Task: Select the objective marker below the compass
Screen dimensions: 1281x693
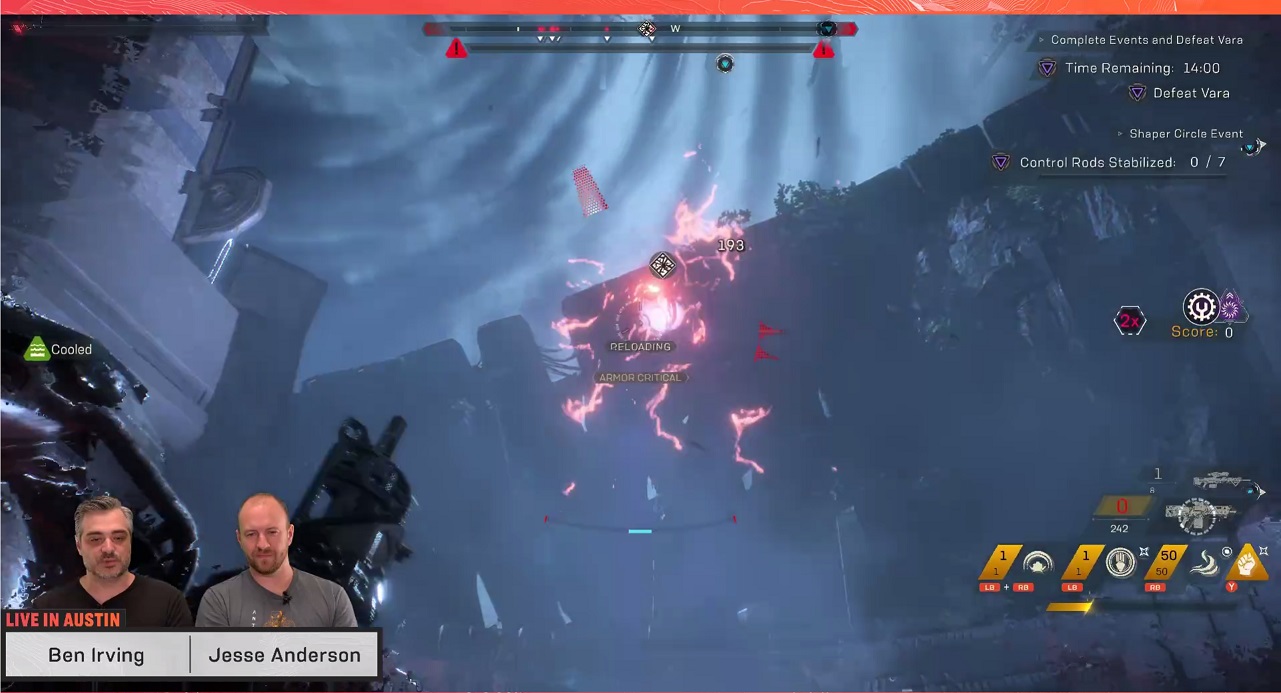Action: pyautogui.click(x=725, y=65)
